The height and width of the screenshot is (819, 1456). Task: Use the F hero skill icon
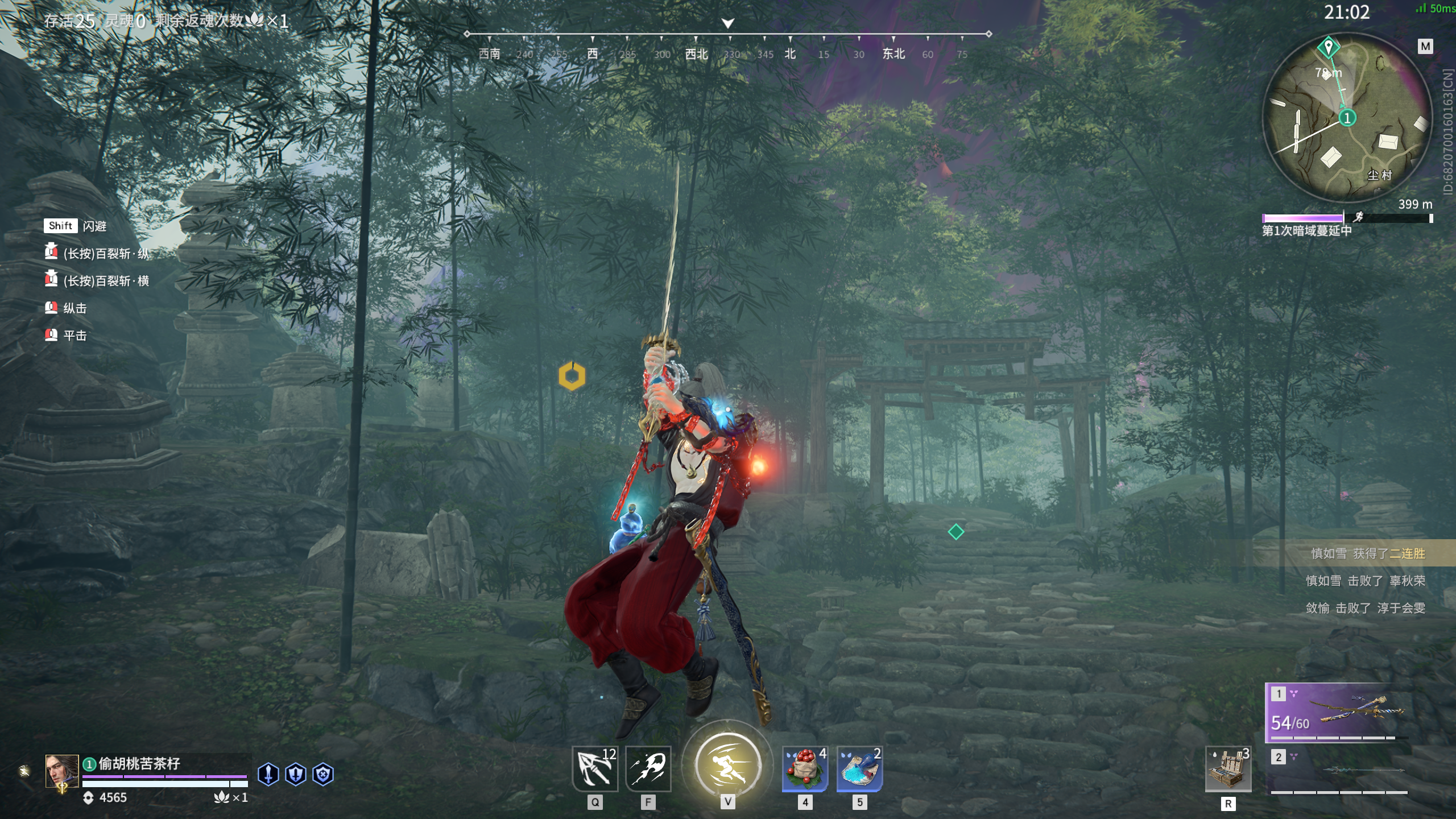coord(648,769)
